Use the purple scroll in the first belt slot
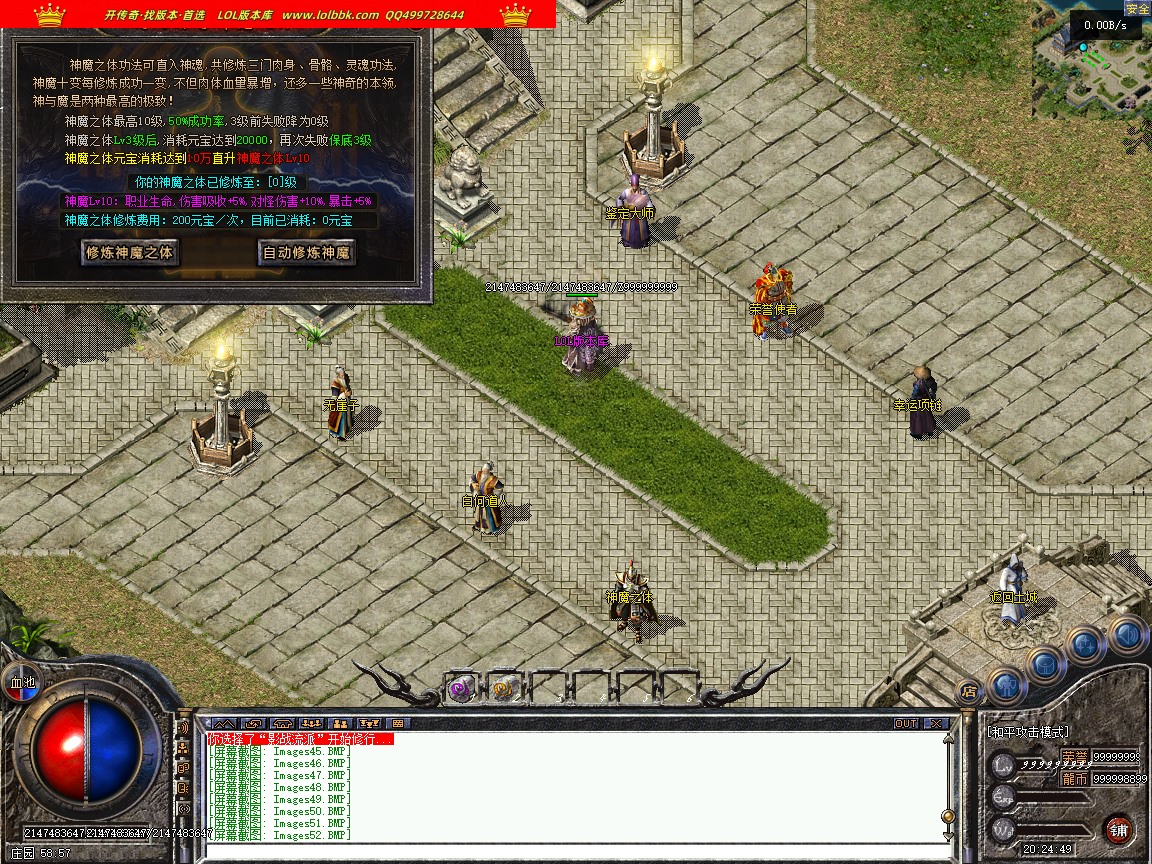Screen dimensions: 1152x864 click(x=461, y=688)
